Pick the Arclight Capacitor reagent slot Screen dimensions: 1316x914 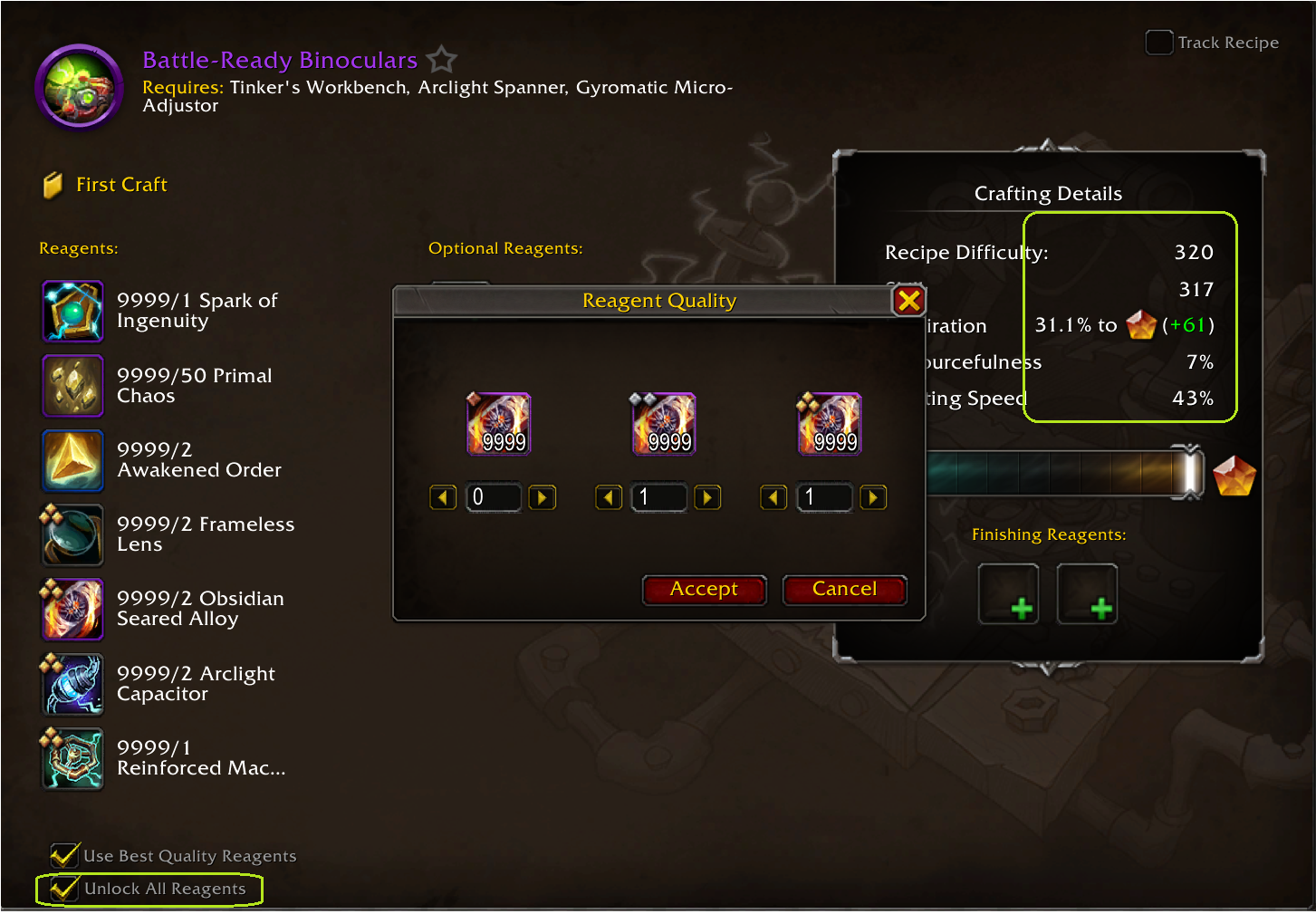[72, 684]
